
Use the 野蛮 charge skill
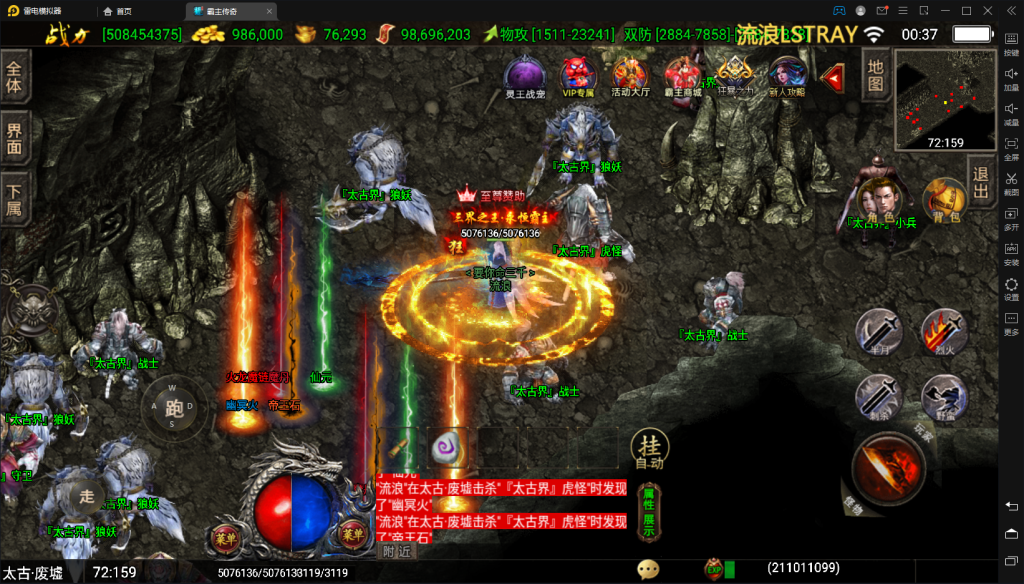pyautogui.click(x=943, y=397)
